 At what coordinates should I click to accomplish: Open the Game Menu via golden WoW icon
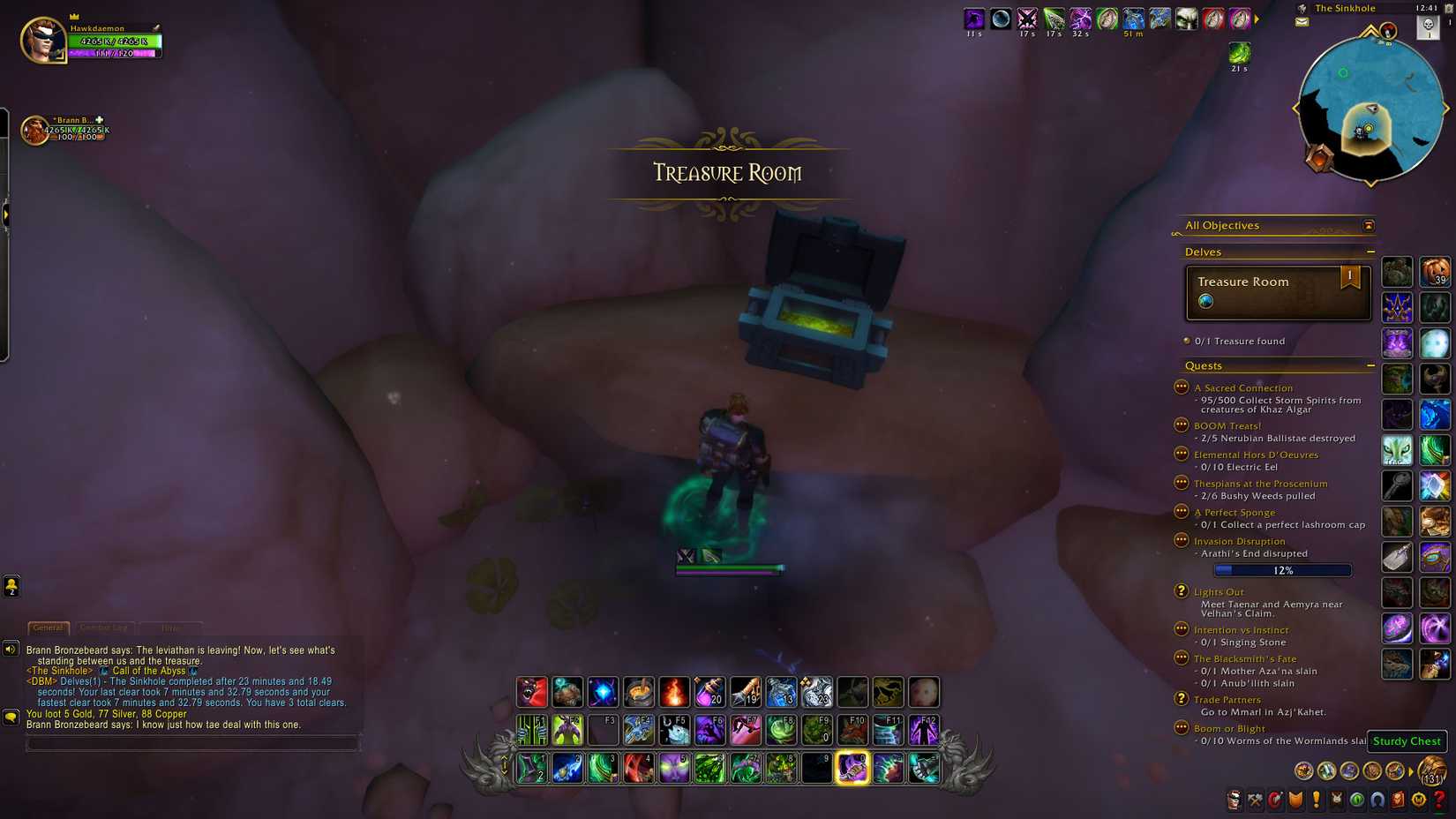tap(1418, 800)
